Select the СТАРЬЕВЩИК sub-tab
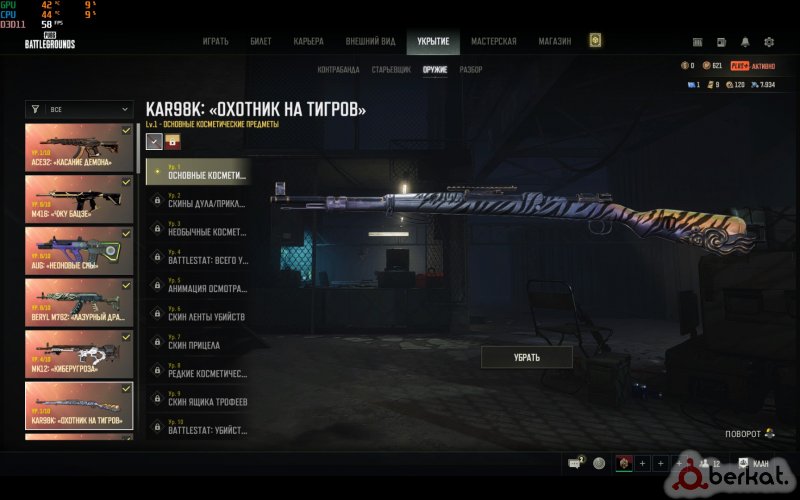 pos(390,70)
